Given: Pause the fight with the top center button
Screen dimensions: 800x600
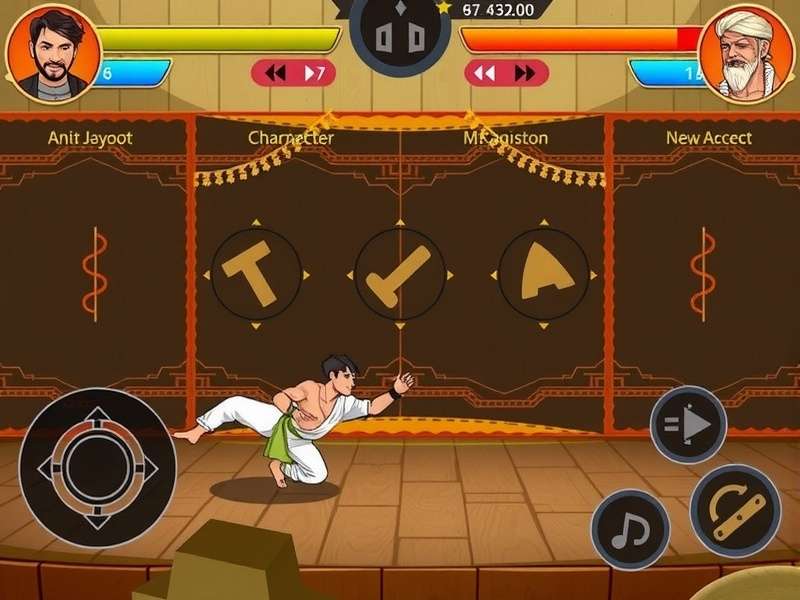Looking at the screenshot, I should coord(399,37).
